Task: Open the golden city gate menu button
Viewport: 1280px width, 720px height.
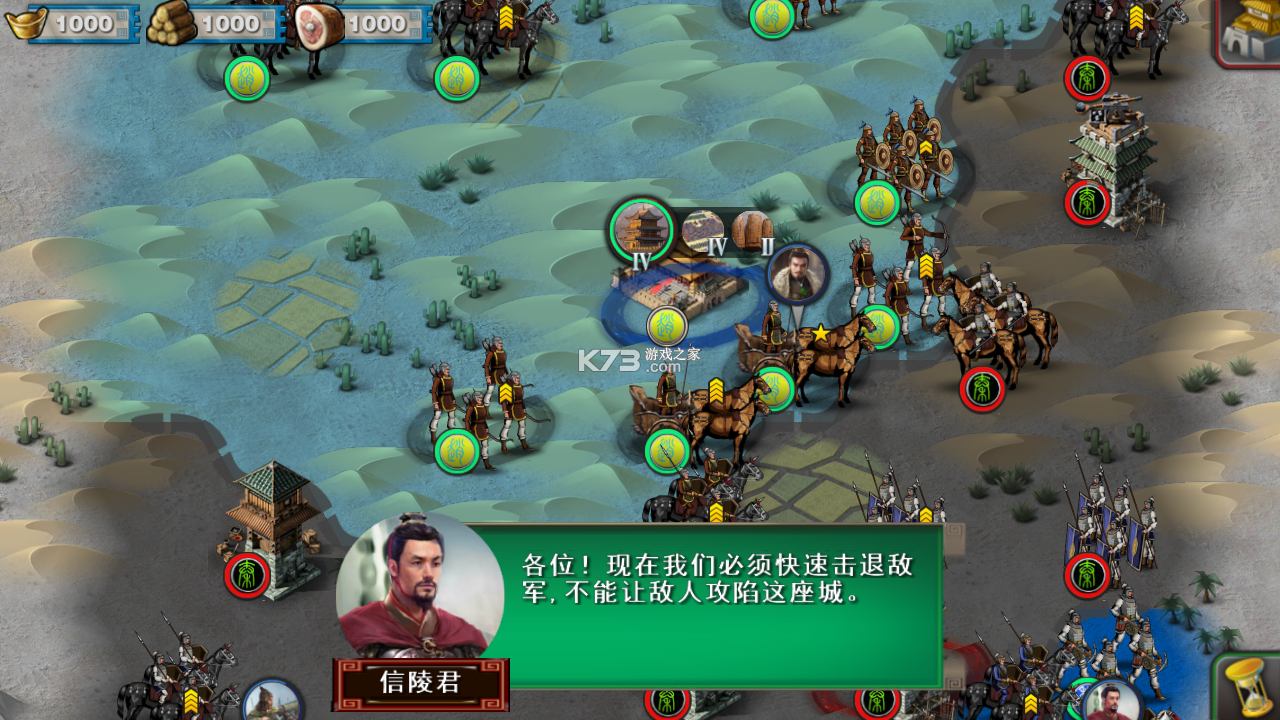Action: click(x=1250, y=30)
